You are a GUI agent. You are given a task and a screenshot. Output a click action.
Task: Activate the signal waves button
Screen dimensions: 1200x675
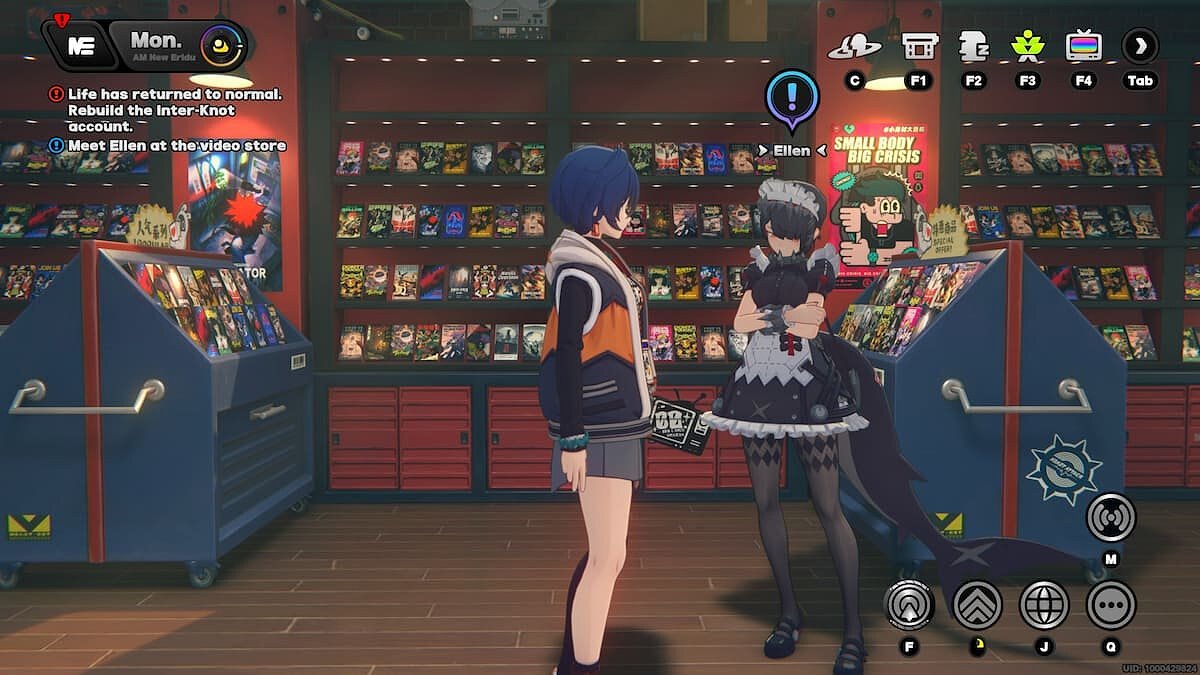(1111, 516)
